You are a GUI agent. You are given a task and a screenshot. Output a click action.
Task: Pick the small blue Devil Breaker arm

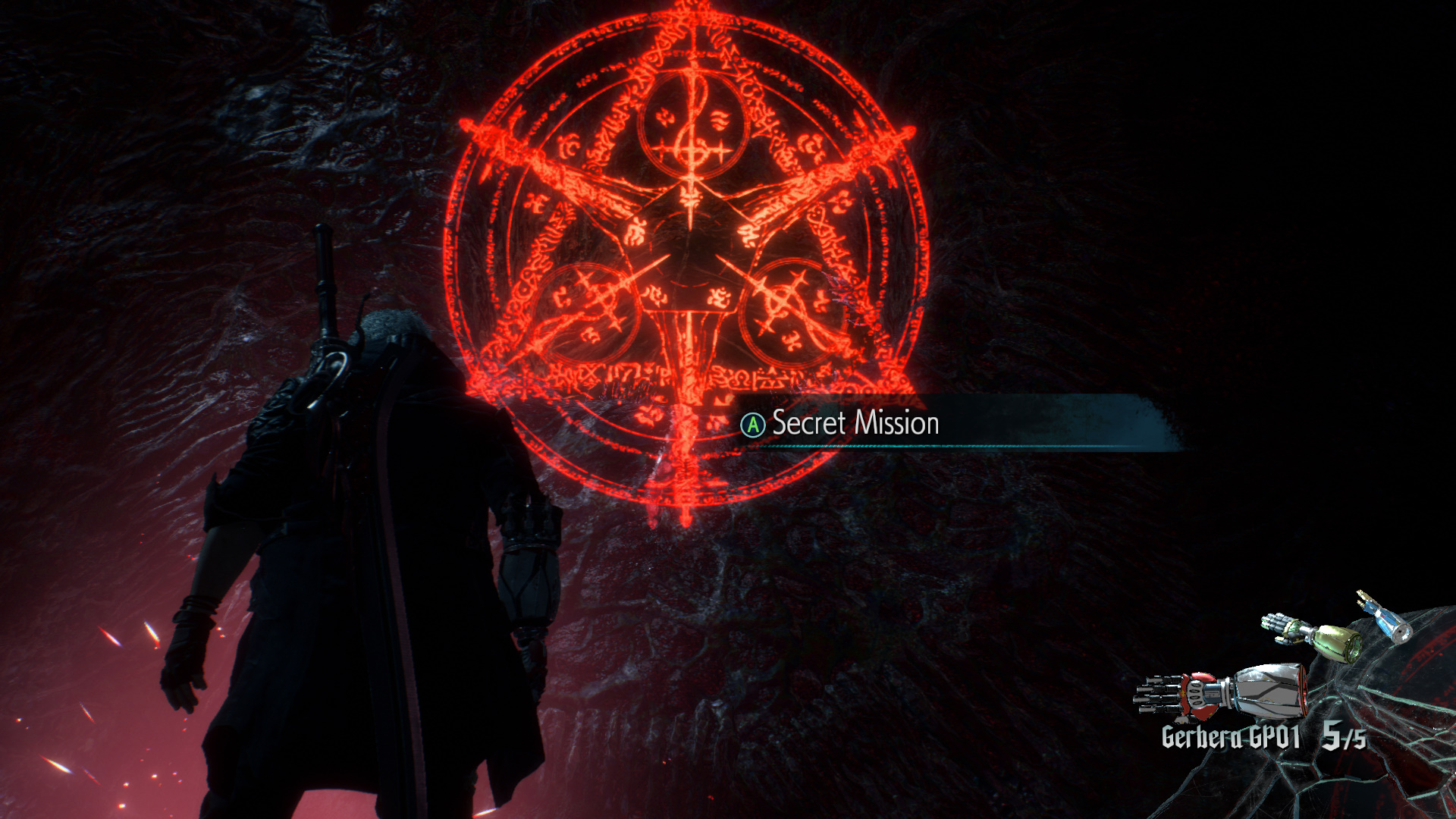1385,617
